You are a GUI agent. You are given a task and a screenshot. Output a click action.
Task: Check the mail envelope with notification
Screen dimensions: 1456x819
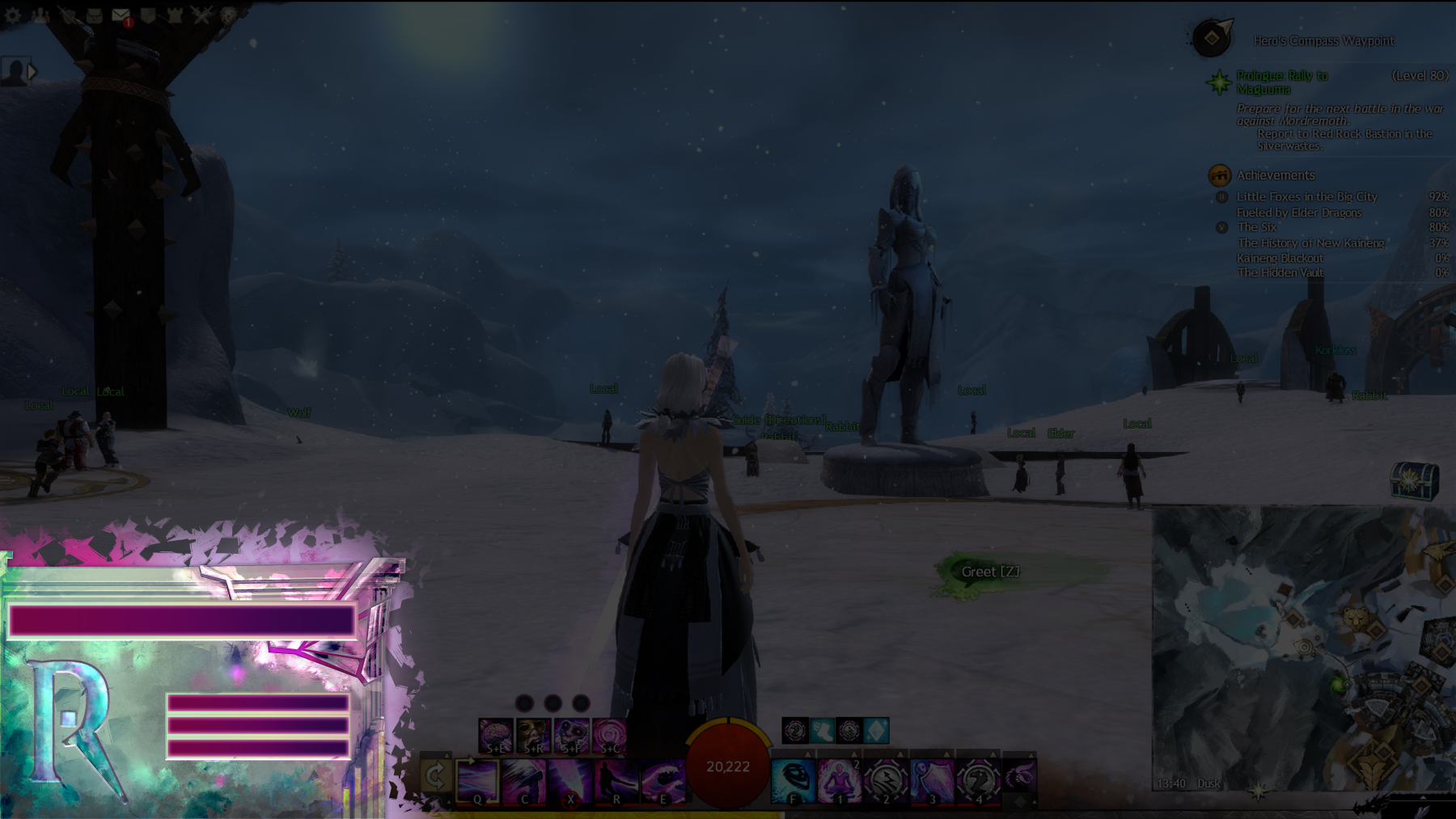[121, 15]
